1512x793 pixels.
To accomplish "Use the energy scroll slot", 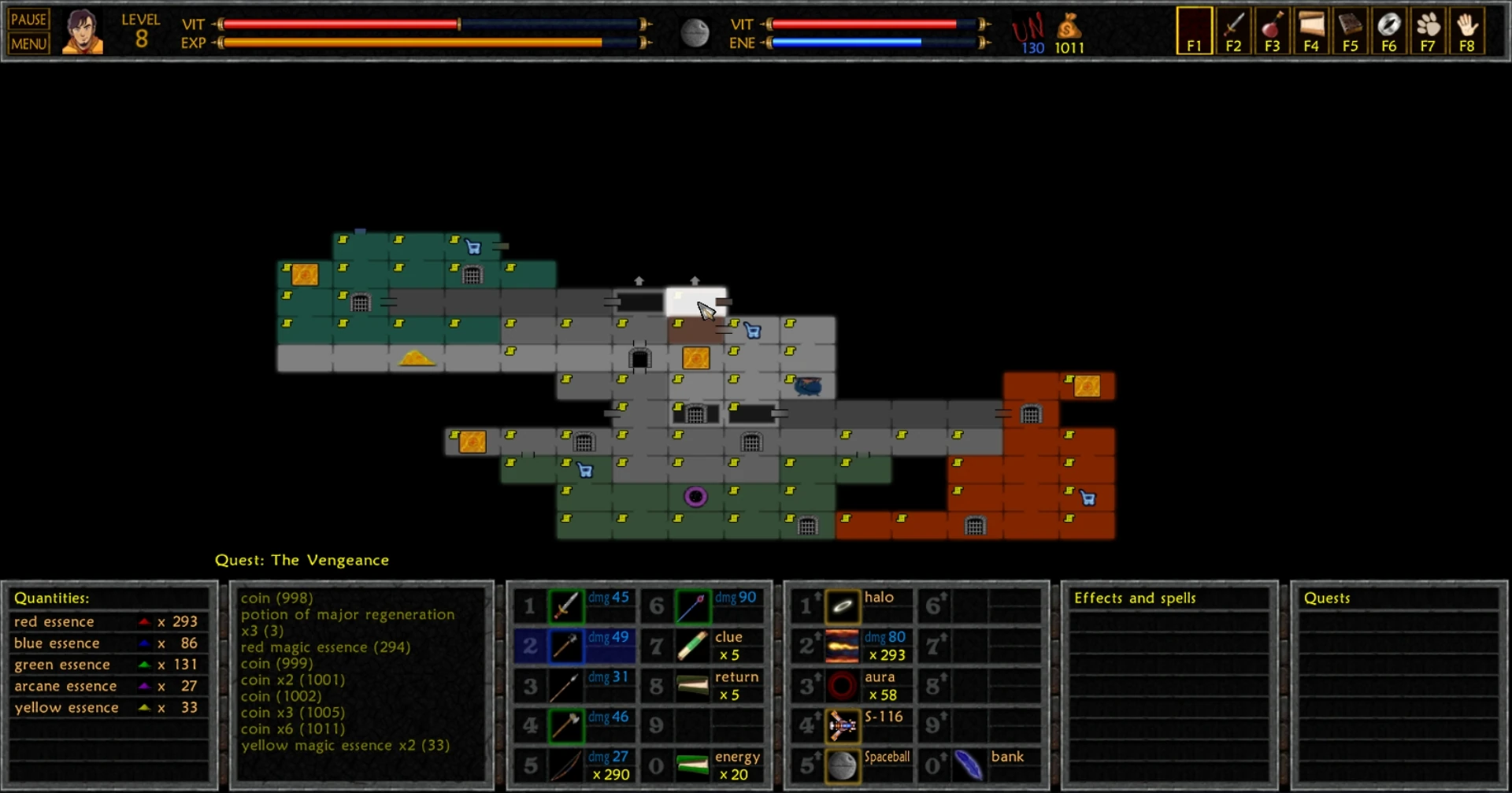I will (x=691, y=765).
